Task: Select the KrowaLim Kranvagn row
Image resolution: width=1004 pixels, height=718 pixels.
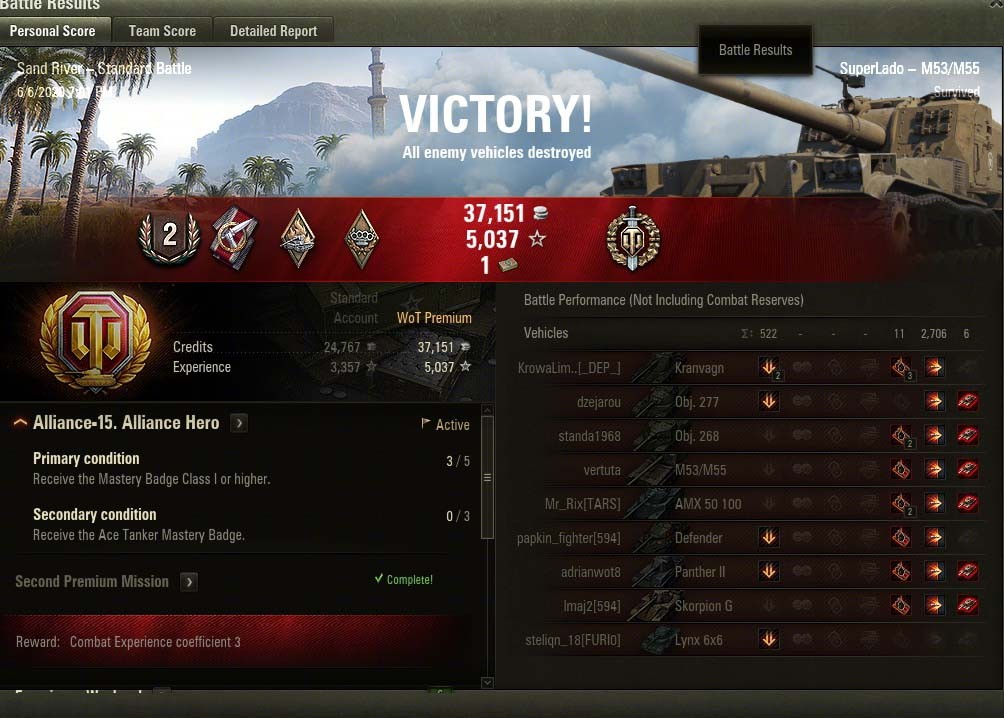Action: (x=700, y=368)
